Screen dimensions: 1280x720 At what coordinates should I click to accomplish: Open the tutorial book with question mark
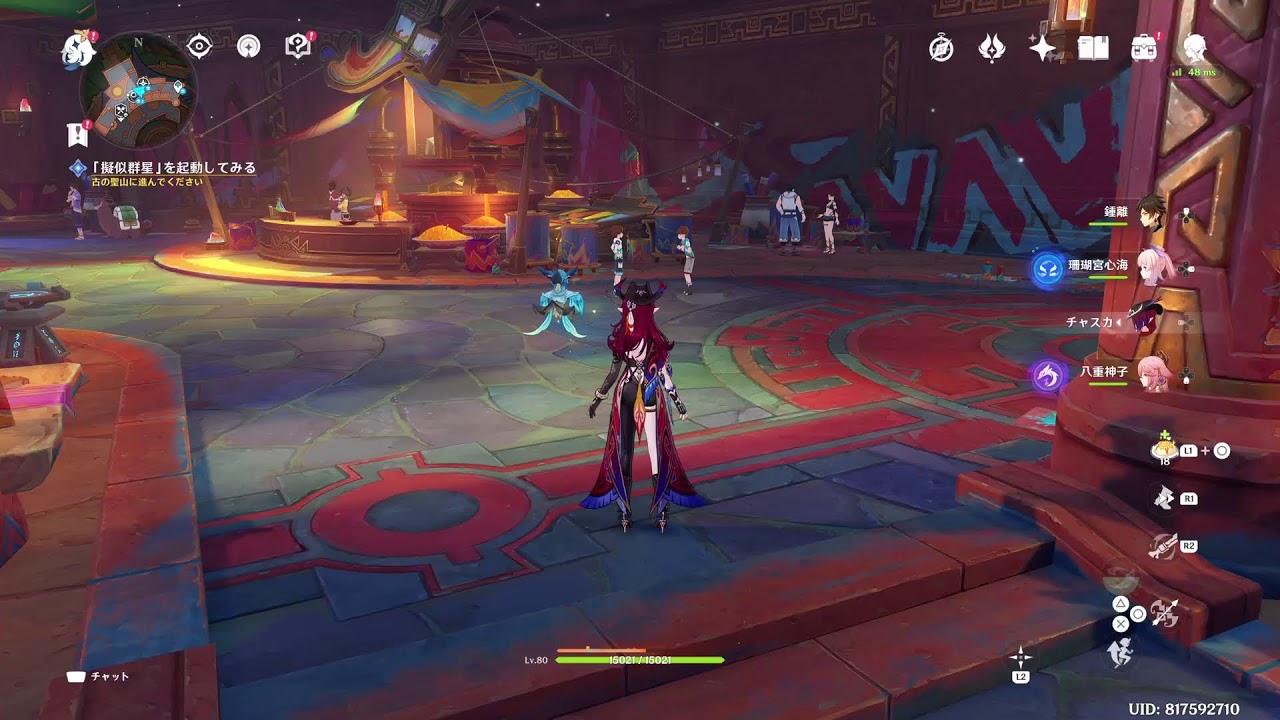point(297,46)
